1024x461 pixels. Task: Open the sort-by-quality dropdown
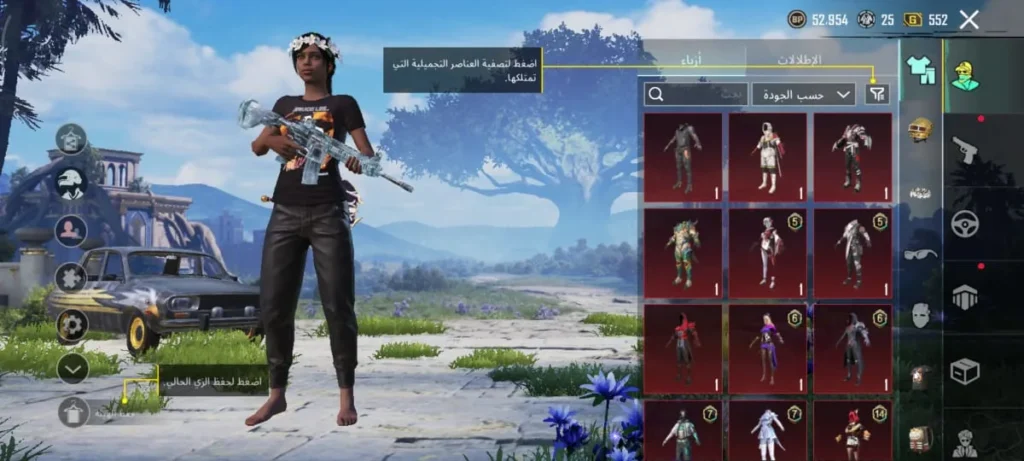[803, 94]
